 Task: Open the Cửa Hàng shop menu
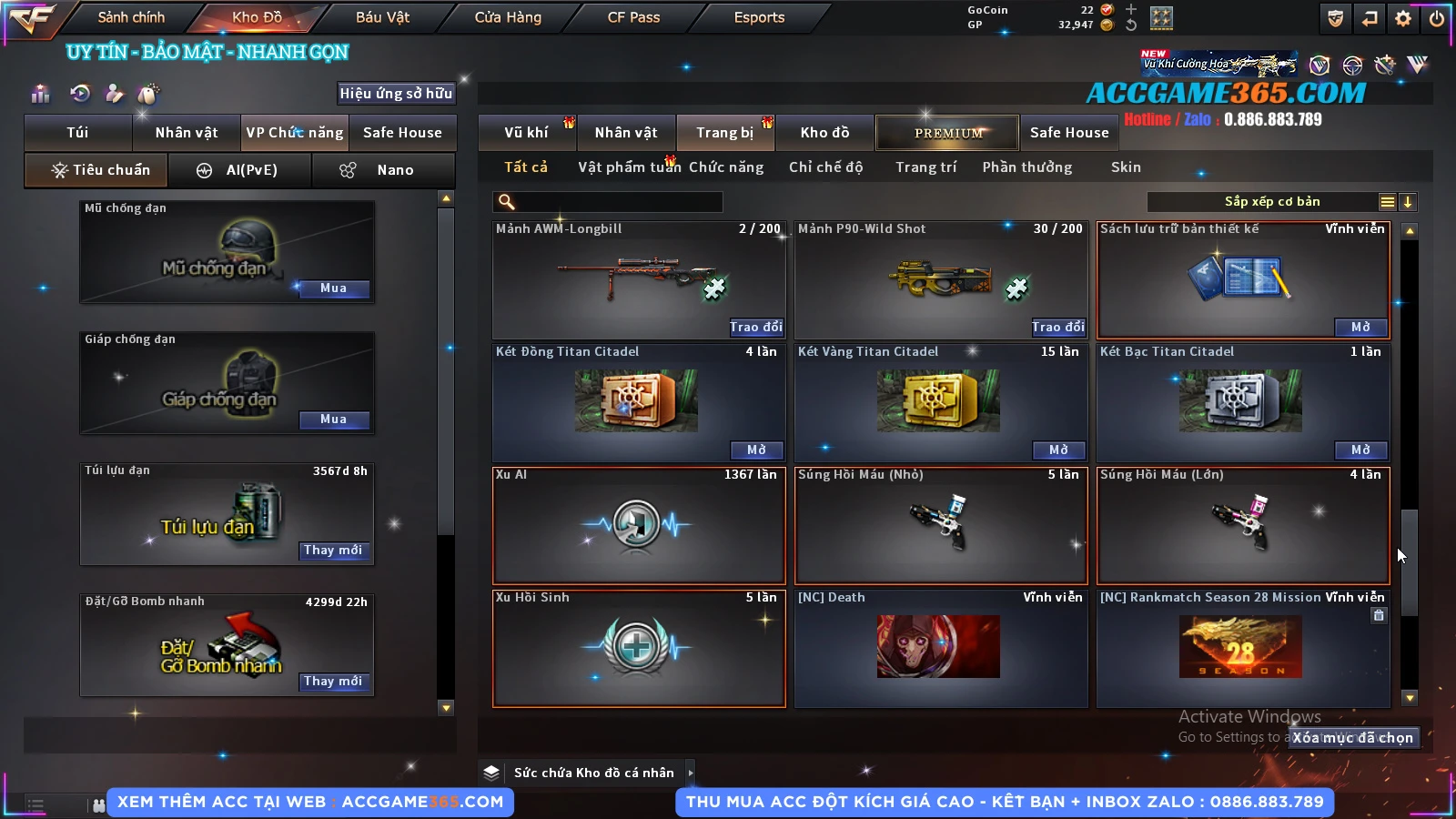point(508,17)
